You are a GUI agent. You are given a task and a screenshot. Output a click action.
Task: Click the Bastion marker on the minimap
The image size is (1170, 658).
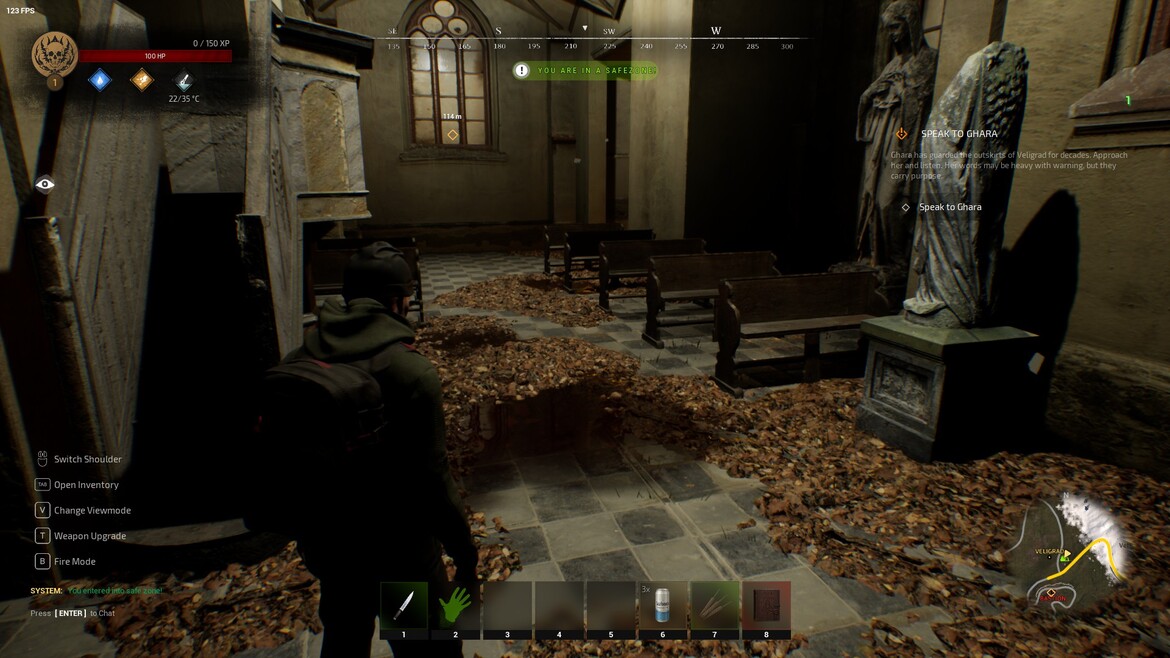pyautogui.click(x=1051, y=595)
